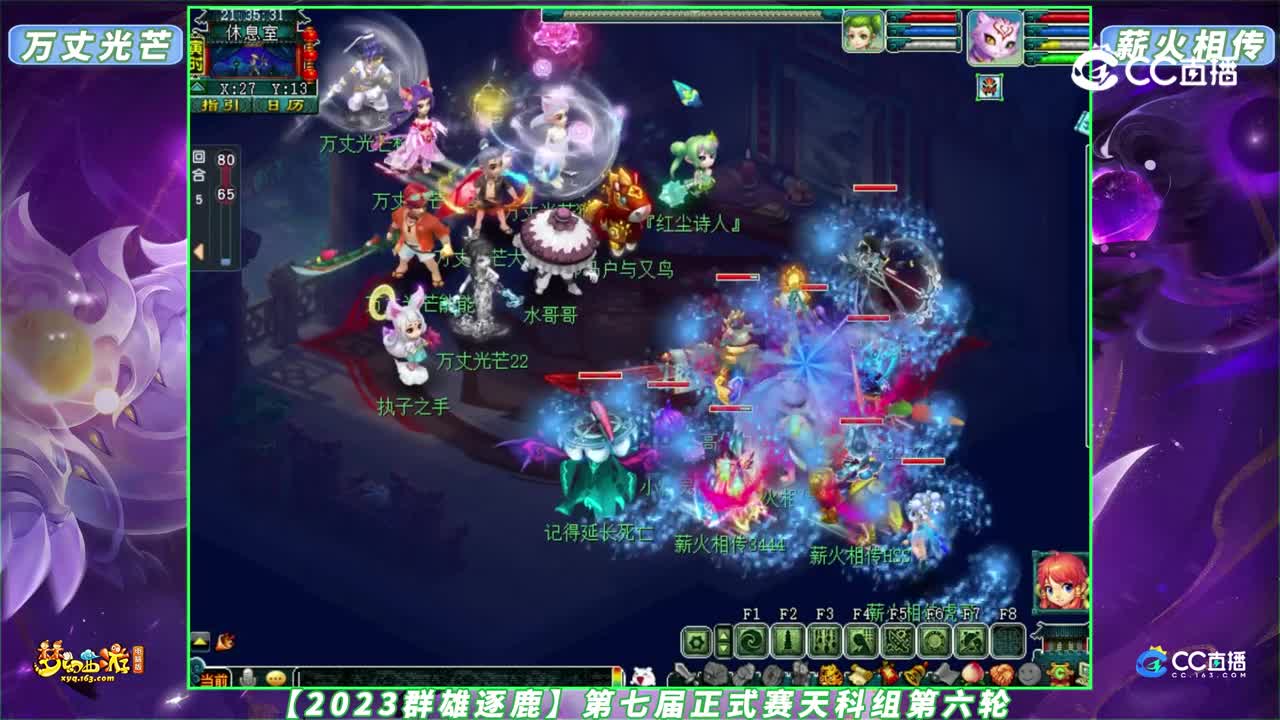This screenshot has height=720, width=1280.
Task: Open the 日历 calendar button
Action: pyautogui.click(x=285, y=104)
